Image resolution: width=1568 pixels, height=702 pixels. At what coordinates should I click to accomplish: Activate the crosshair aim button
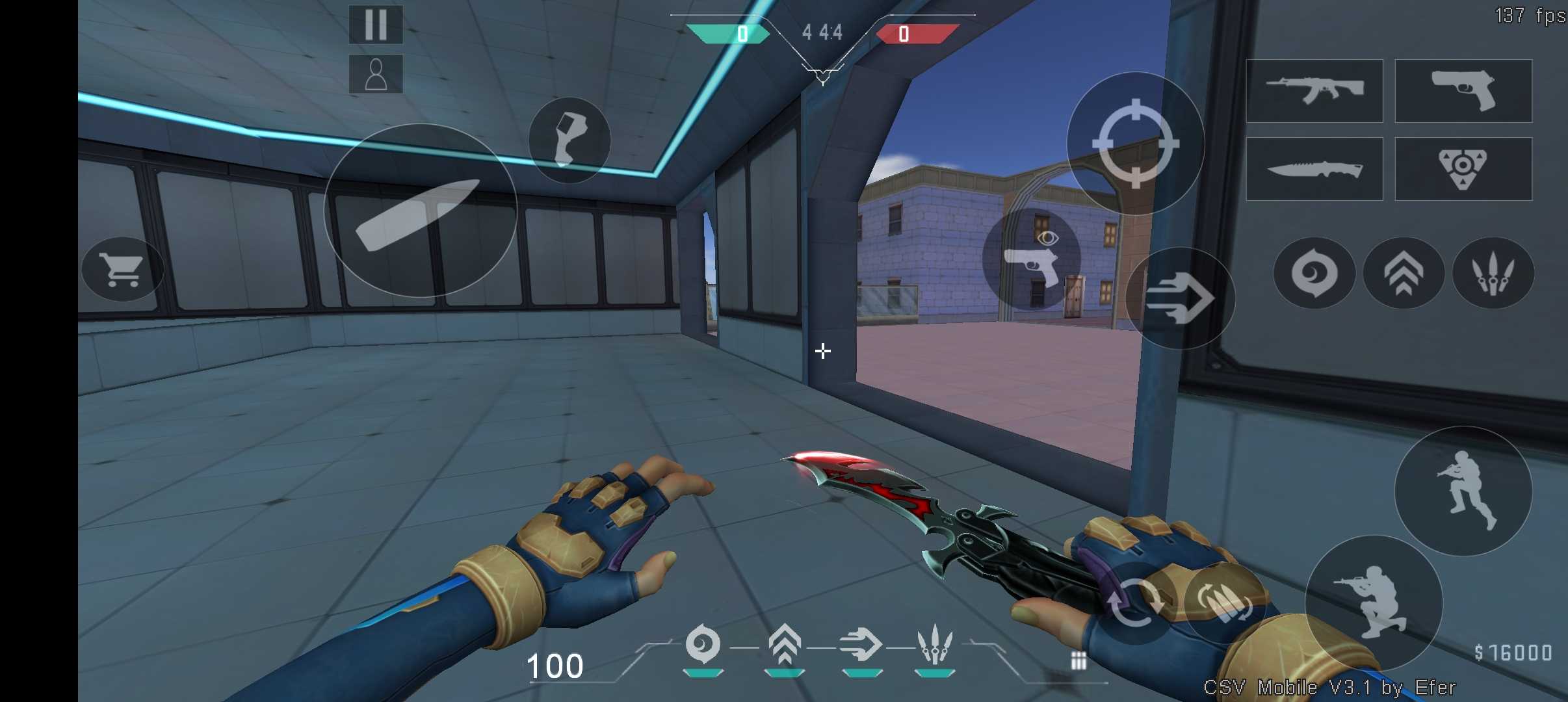point(1135,143)
